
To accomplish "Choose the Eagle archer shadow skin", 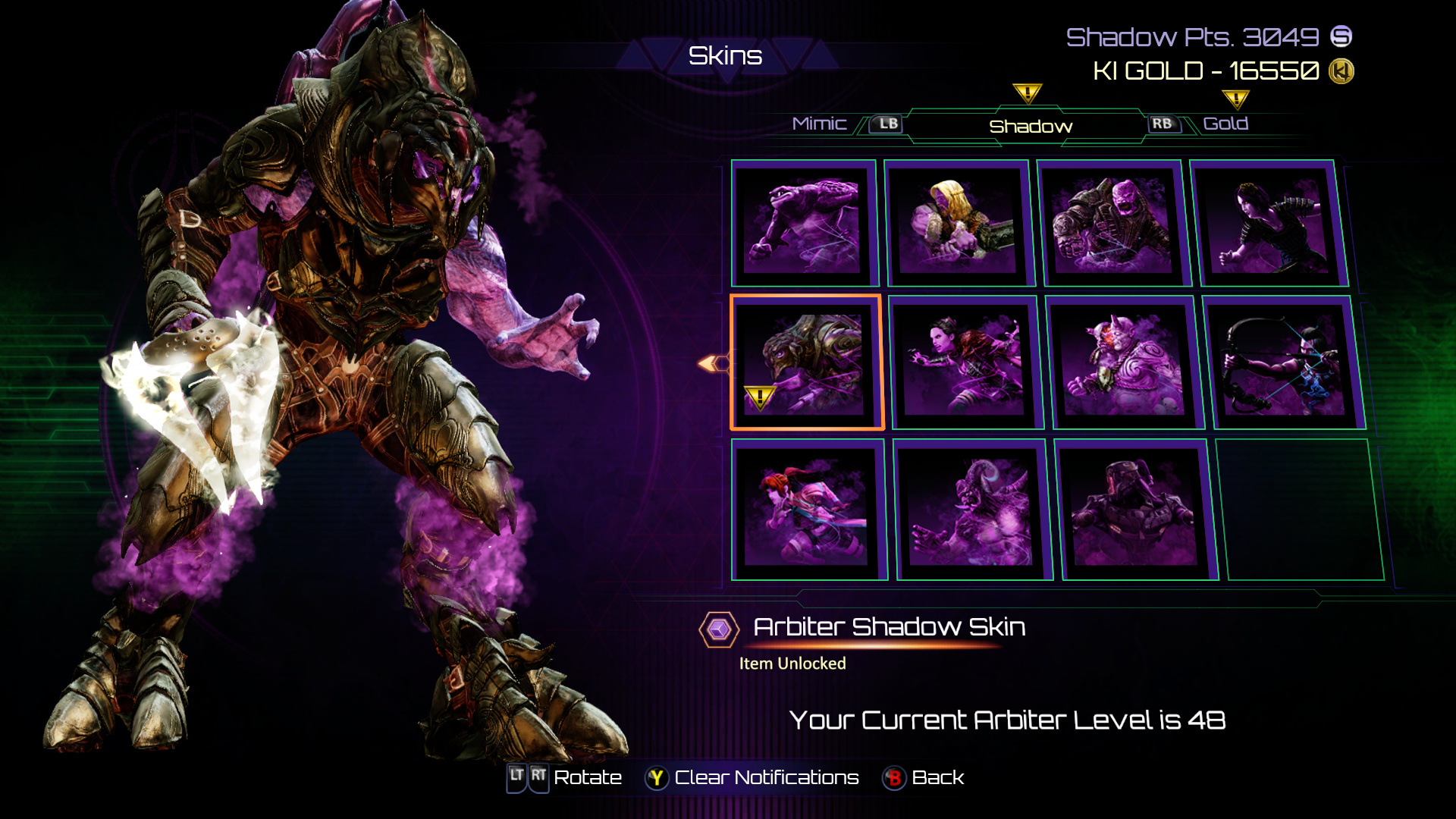I will pyautogui.click(x=1283, y=362).
